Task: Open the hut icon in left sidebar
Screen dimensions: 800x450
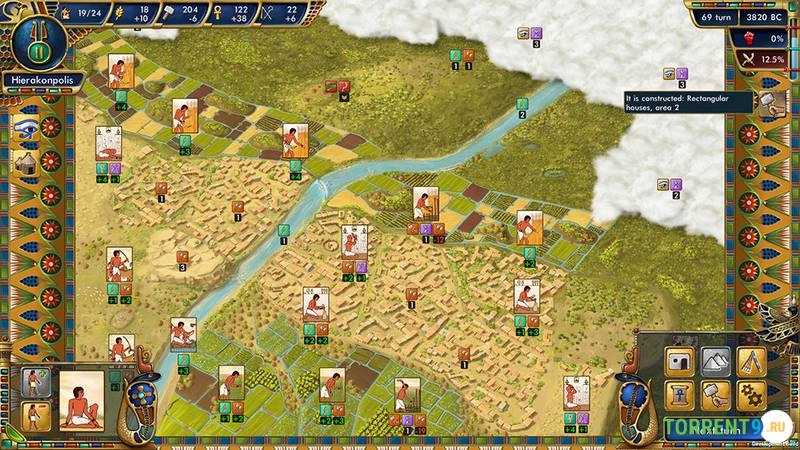Action: [26, 161]
